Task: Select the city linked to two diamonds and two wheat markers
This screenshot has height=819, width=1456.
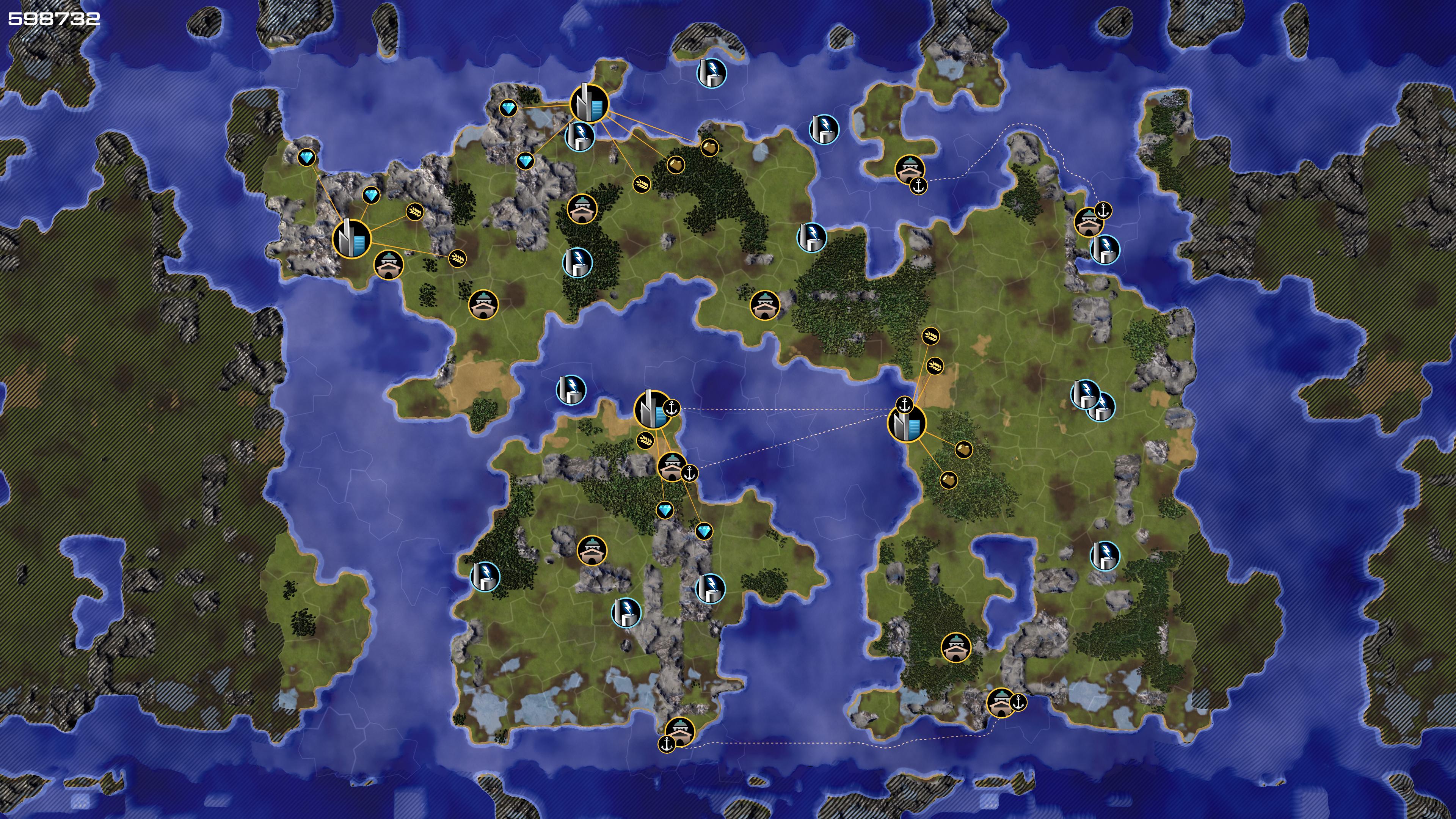Action: point(351,238)
